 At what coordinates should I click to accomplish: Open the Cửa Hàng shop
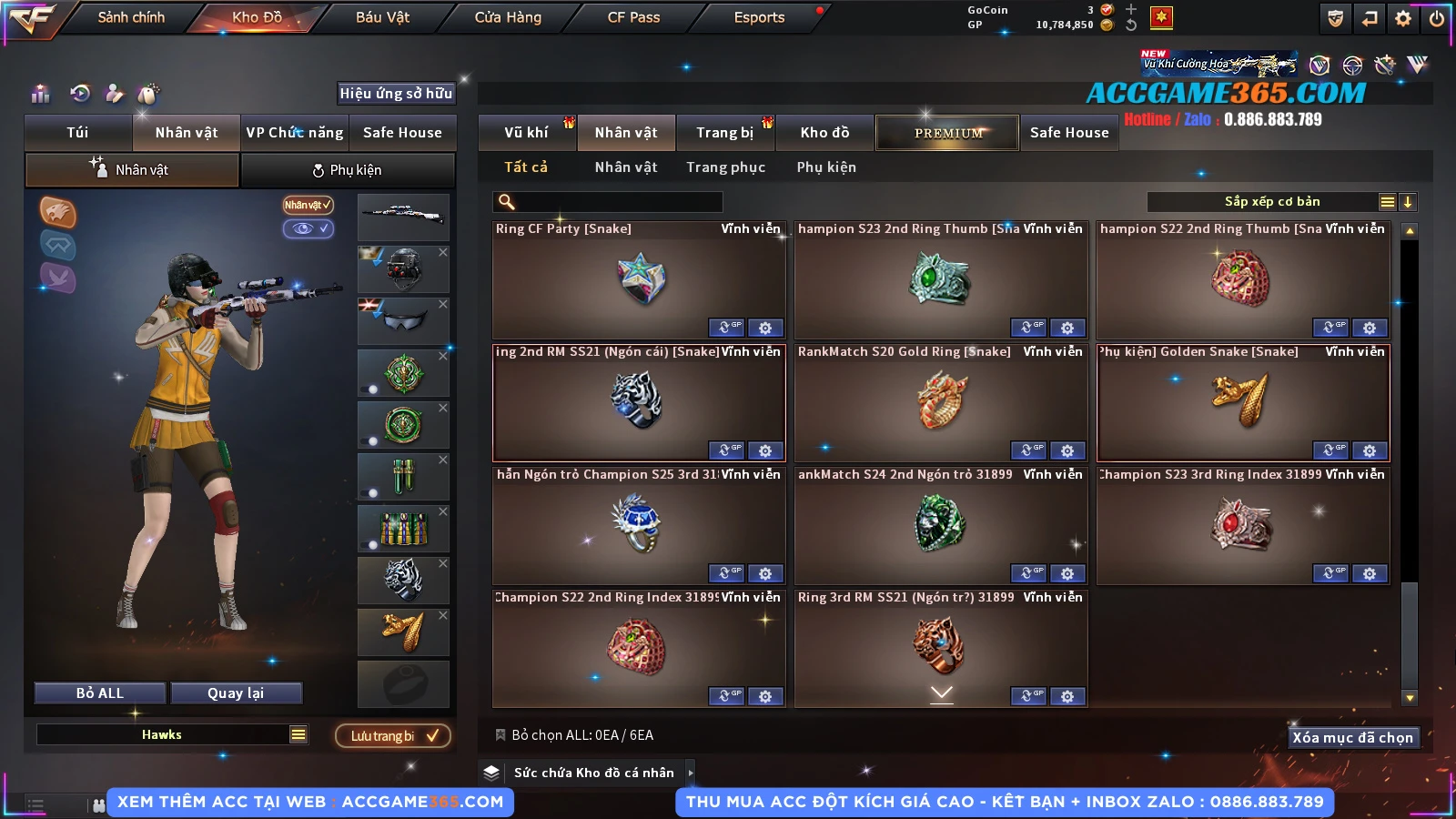pyautogui.click(x=508, y=17)
